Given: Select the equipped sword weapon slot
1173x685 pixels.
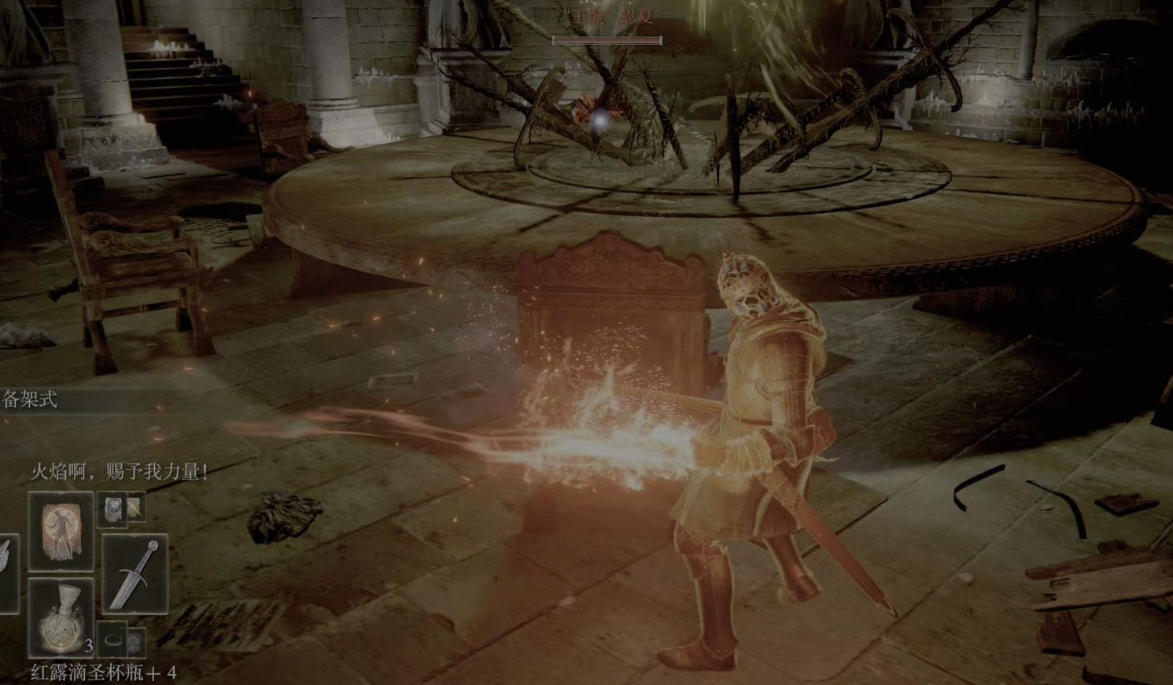Looking at the screenshot, I should [134, 573].
